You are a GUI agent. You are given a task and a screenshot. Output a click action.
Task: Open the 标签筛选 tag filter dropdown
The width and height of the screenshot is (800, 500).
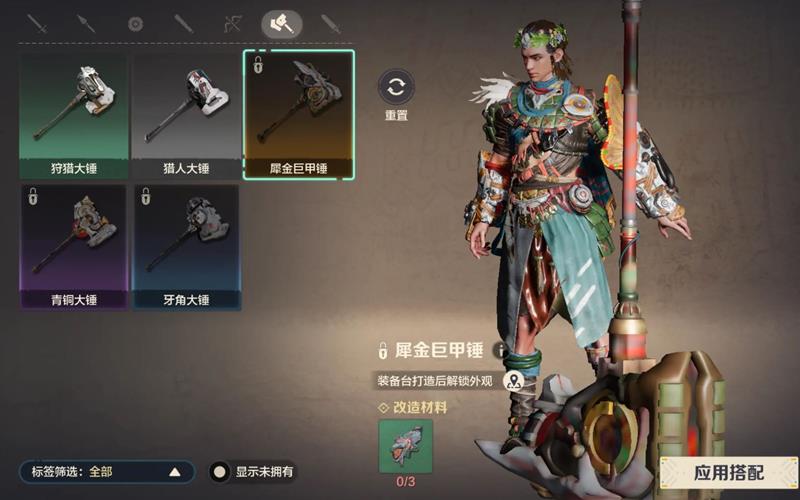coord(105,472)
